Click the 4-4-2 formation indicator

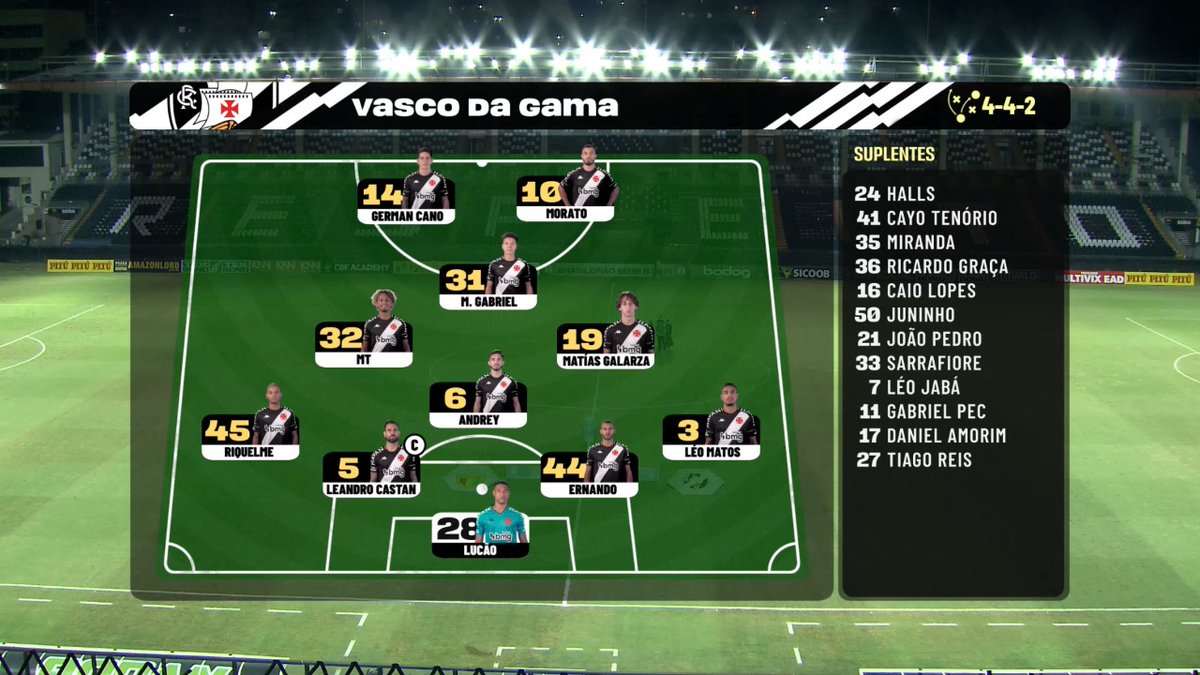tap(992, 105)
